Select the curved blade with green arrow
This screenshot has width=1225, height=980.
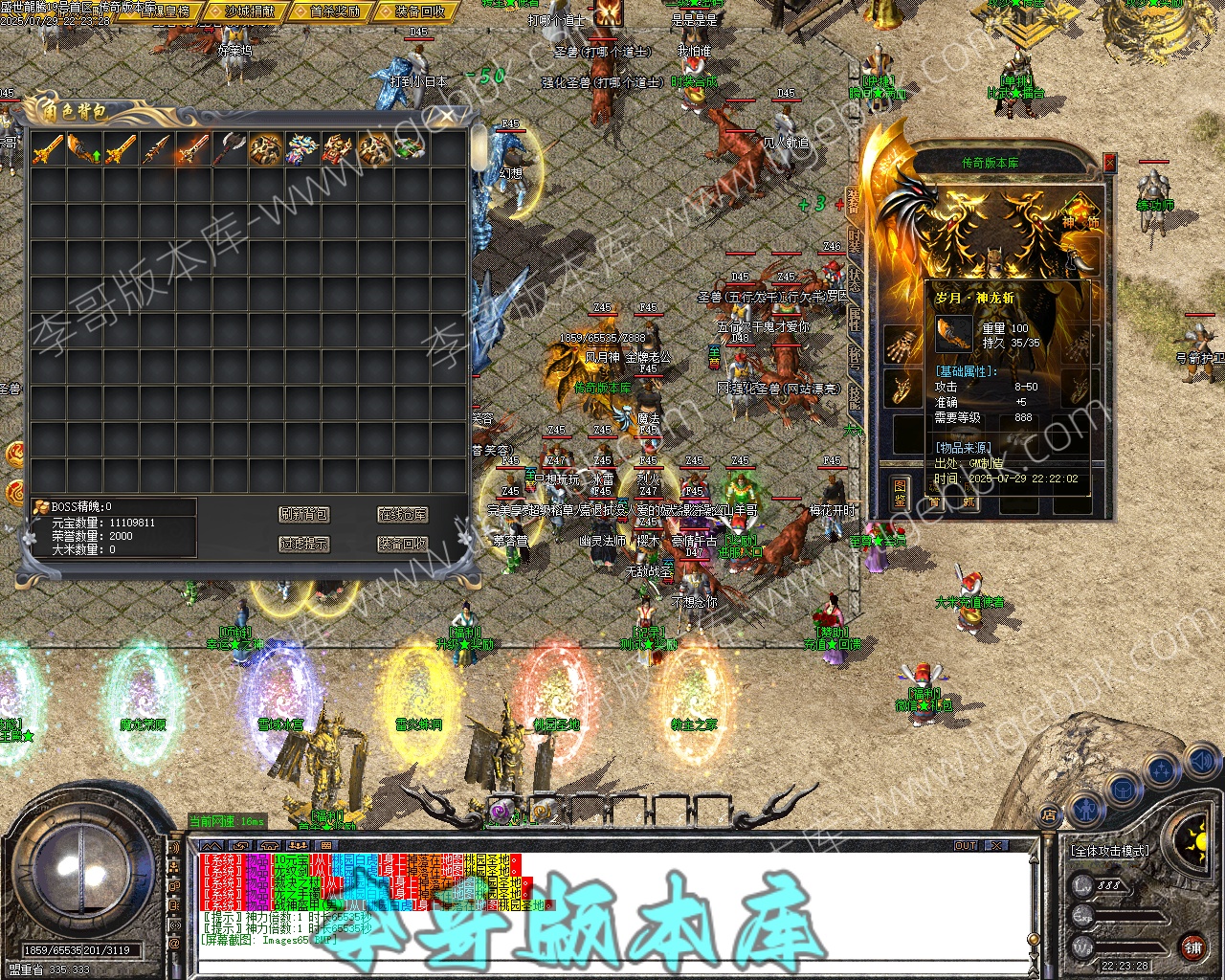84,149
